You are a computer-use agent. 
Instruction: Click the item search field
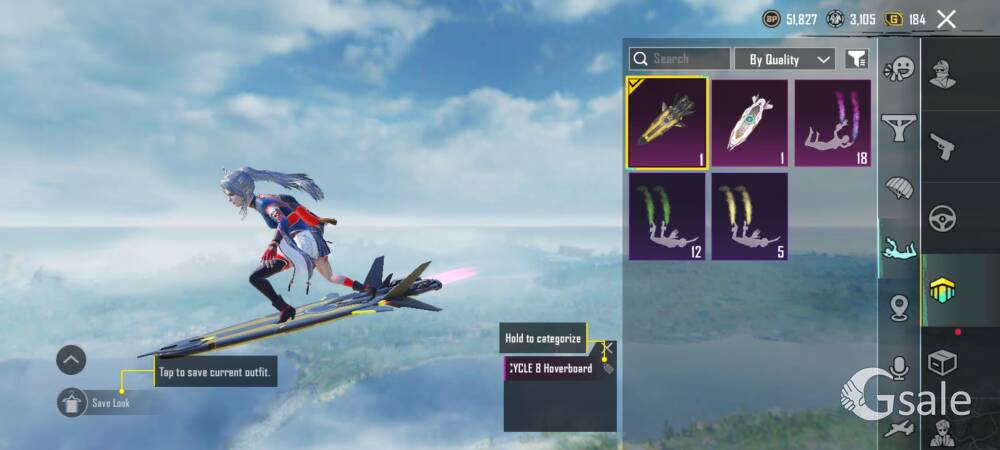tap(680, 59)
